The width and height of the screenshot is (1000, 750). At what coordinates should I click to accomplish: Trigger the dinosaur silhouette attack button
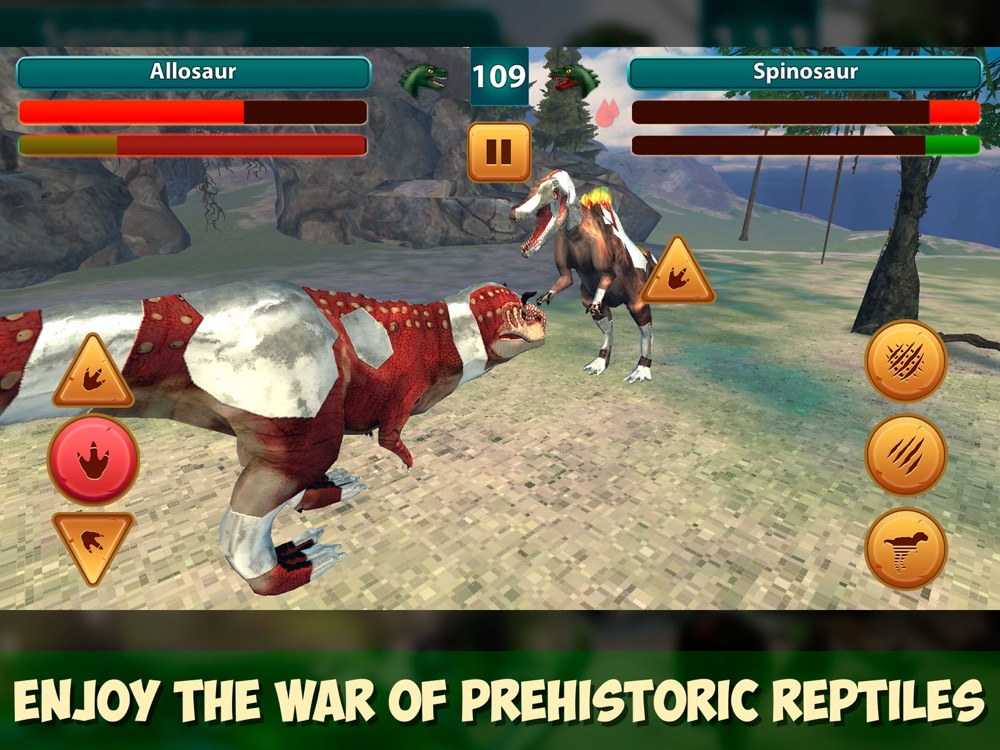tap(906, 549)
